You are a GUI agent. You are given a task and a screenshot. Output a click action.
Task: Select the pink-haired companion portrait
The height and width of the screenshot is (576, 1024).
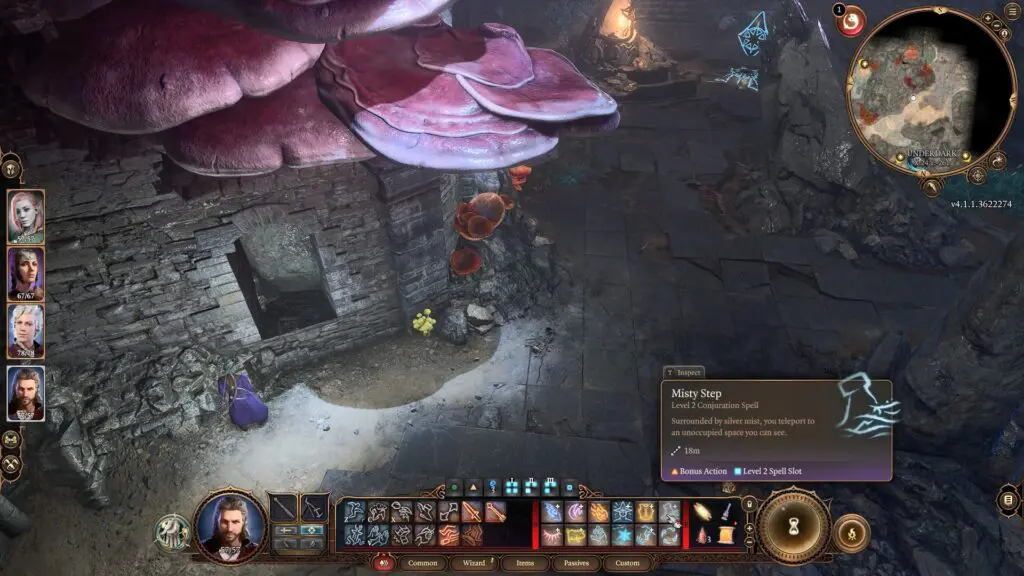pos(26,216)
